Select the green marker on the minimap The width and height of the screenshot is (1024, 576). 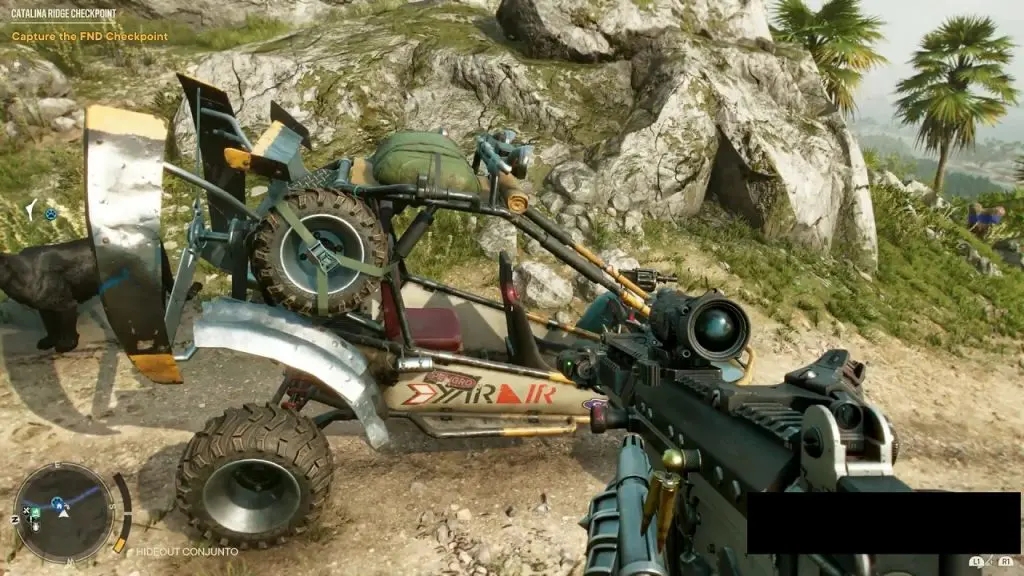point(35,514)
